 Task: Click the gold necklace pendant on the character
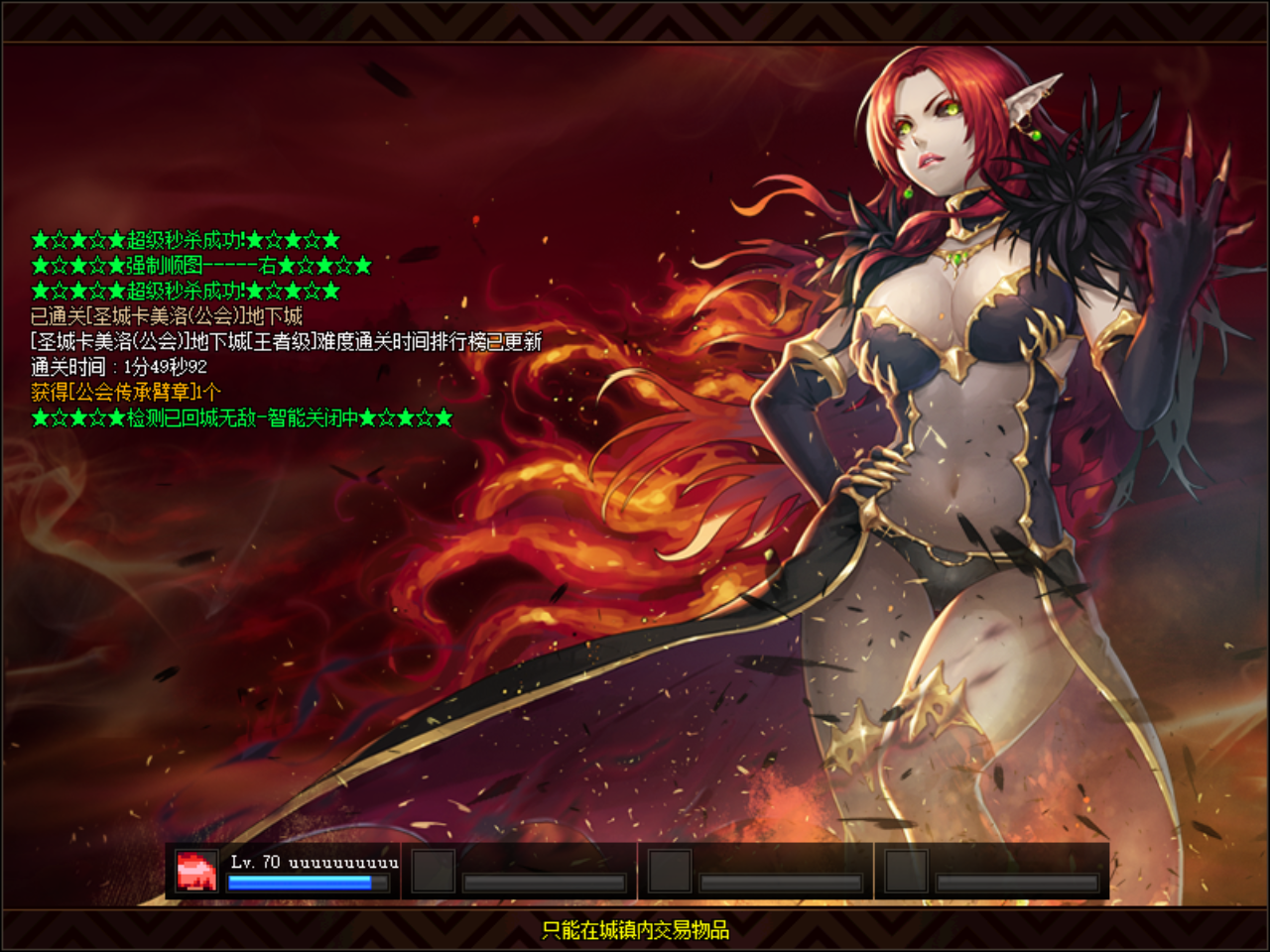coord(959,260)
